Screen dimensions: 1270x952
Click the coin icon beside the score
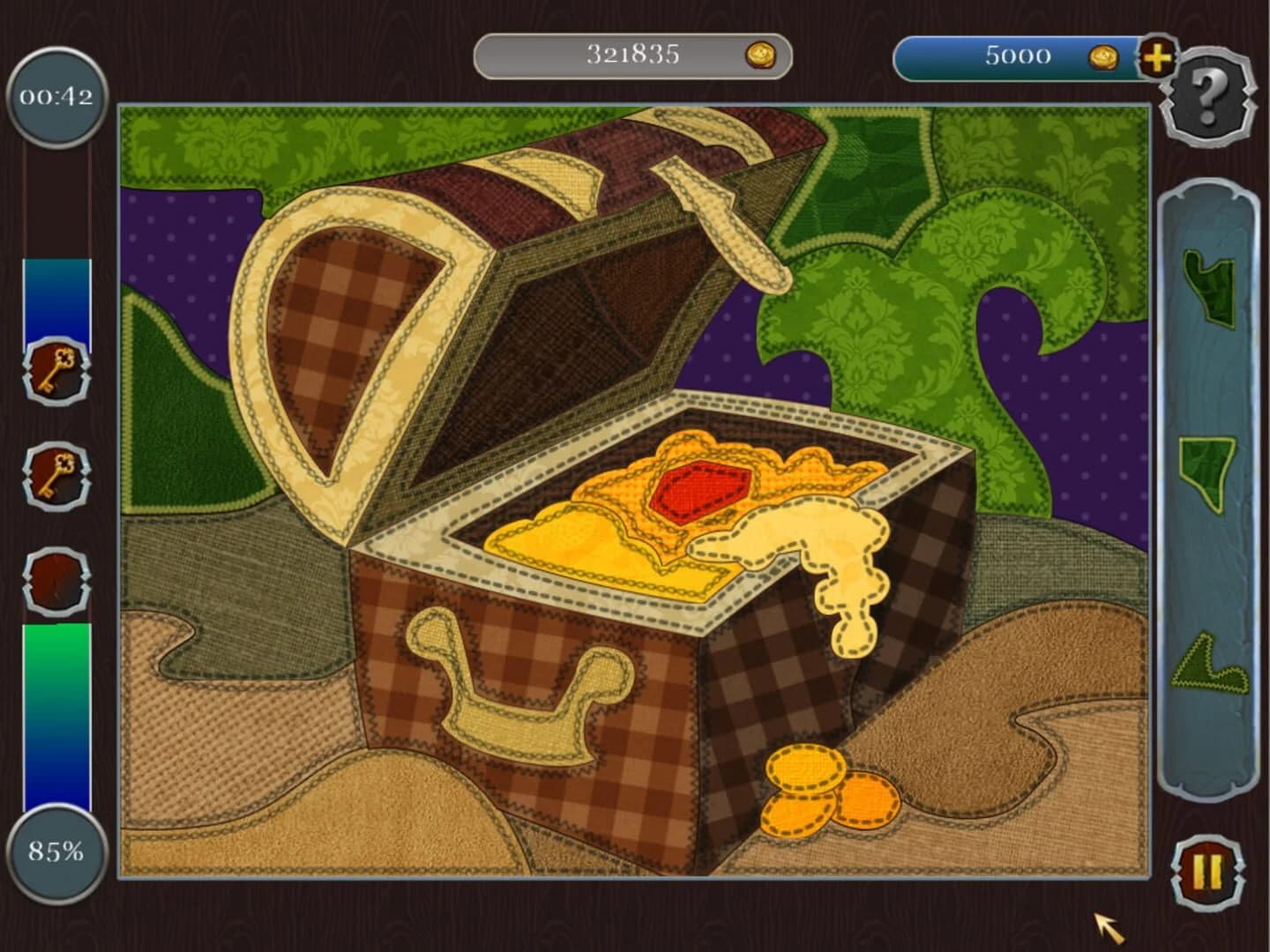(760, 55)
